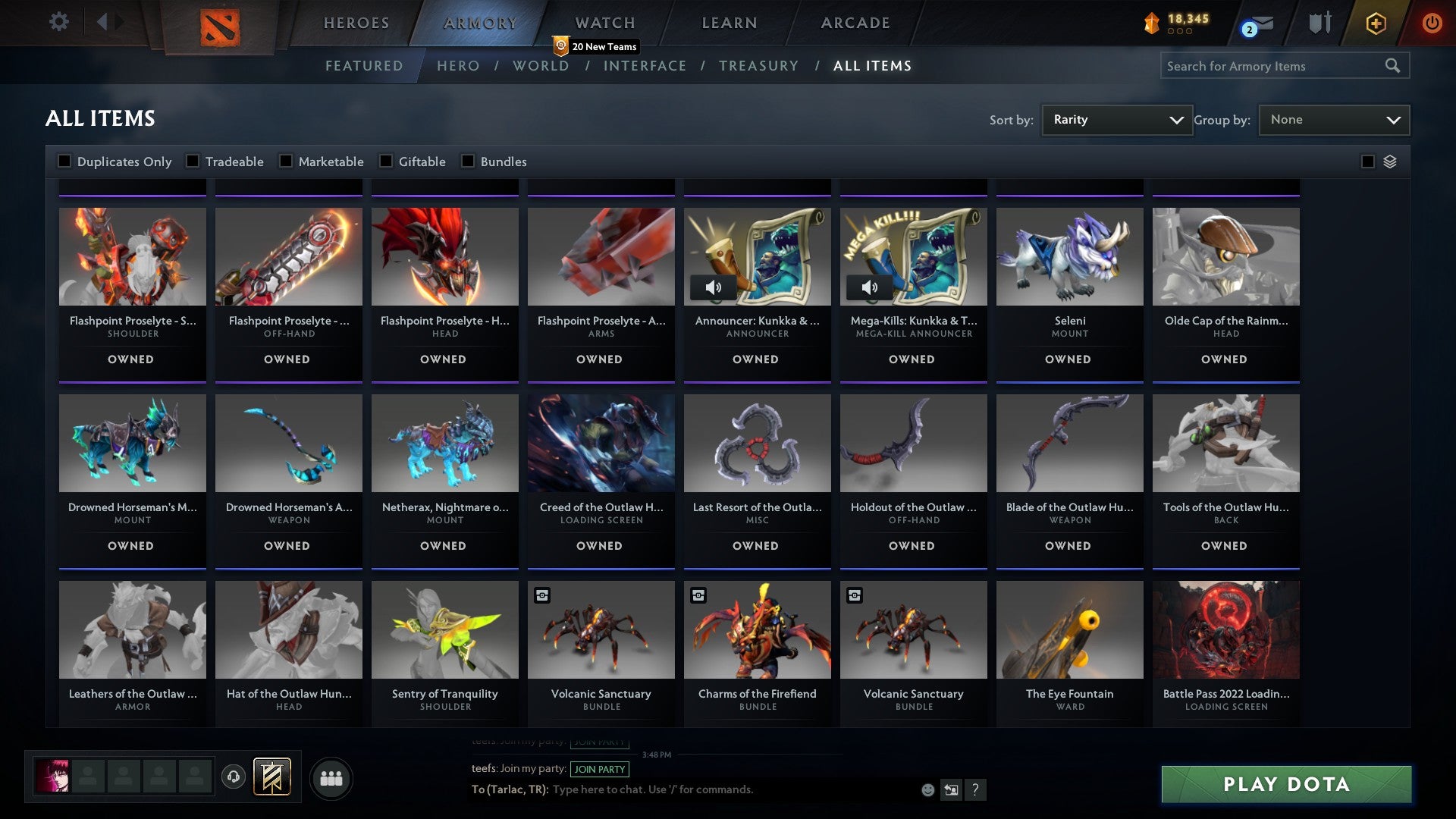This screenshot has height=819, width=1456.
Task: Select the Seleni mount thumbnail
Action: click(x=1069, y=258)
